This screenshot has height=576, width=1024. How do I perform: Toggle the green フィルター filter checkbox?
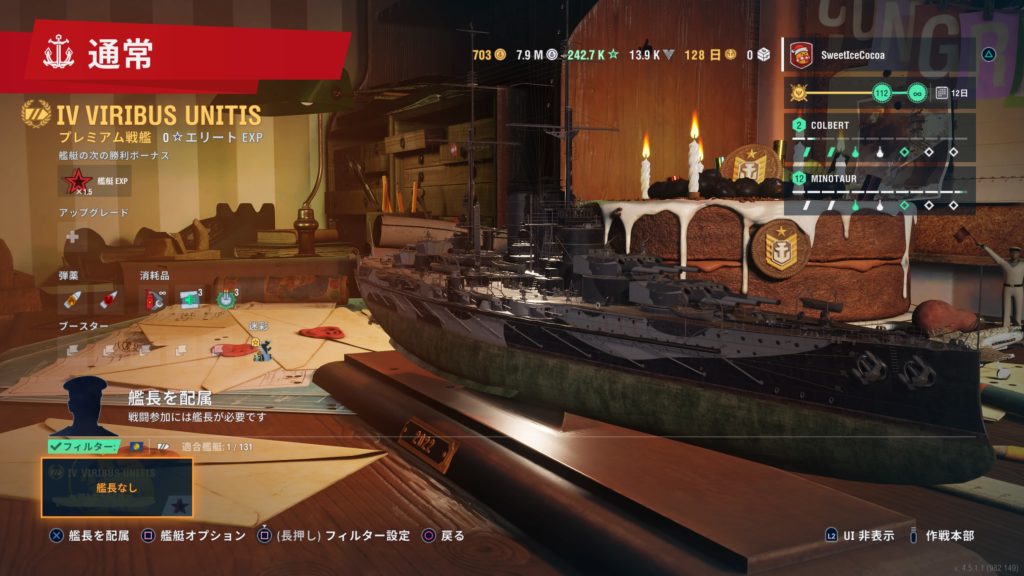tap(82, 446)
